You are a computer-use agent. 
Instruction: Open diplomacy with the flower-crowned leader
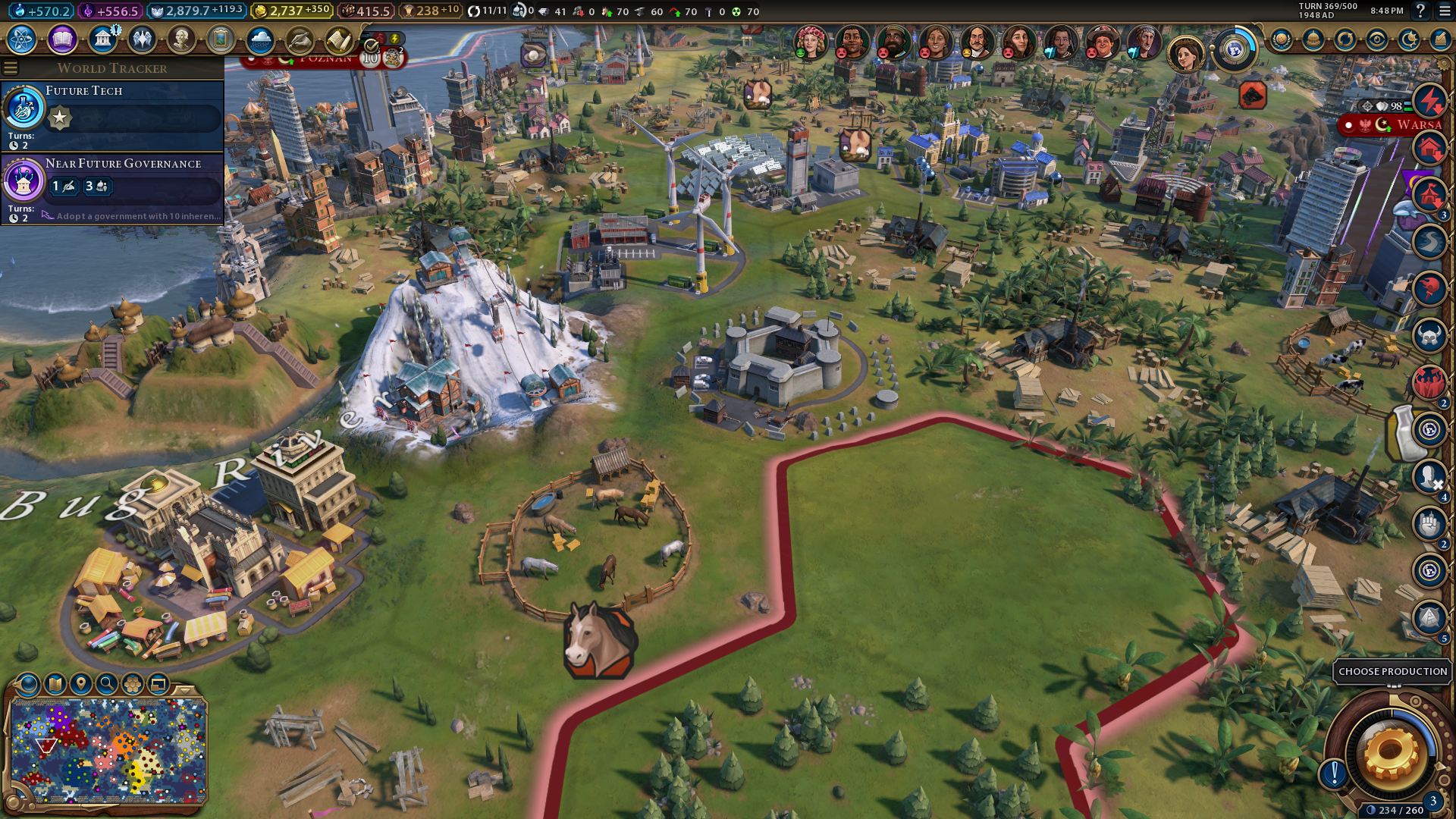coord(809,42)
